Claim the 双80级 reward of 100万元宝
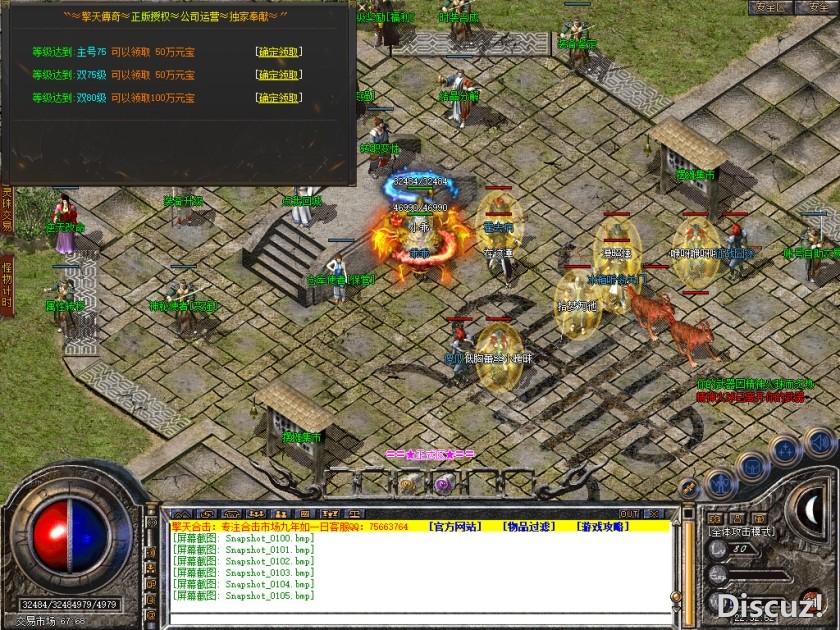Screen dimensions: 840x630 279,98
